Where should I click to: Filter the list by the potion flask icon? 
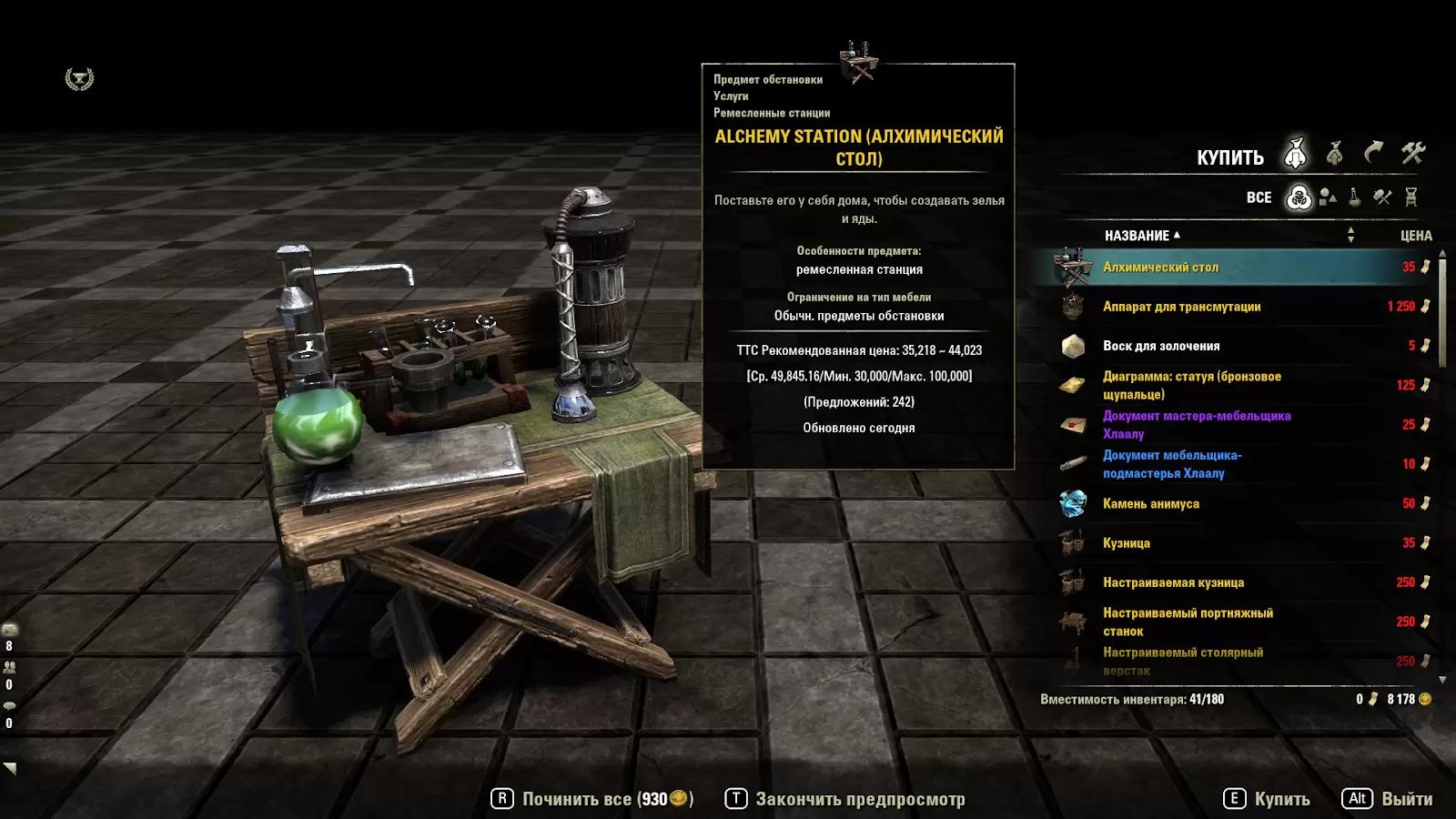click(1355, 197)
